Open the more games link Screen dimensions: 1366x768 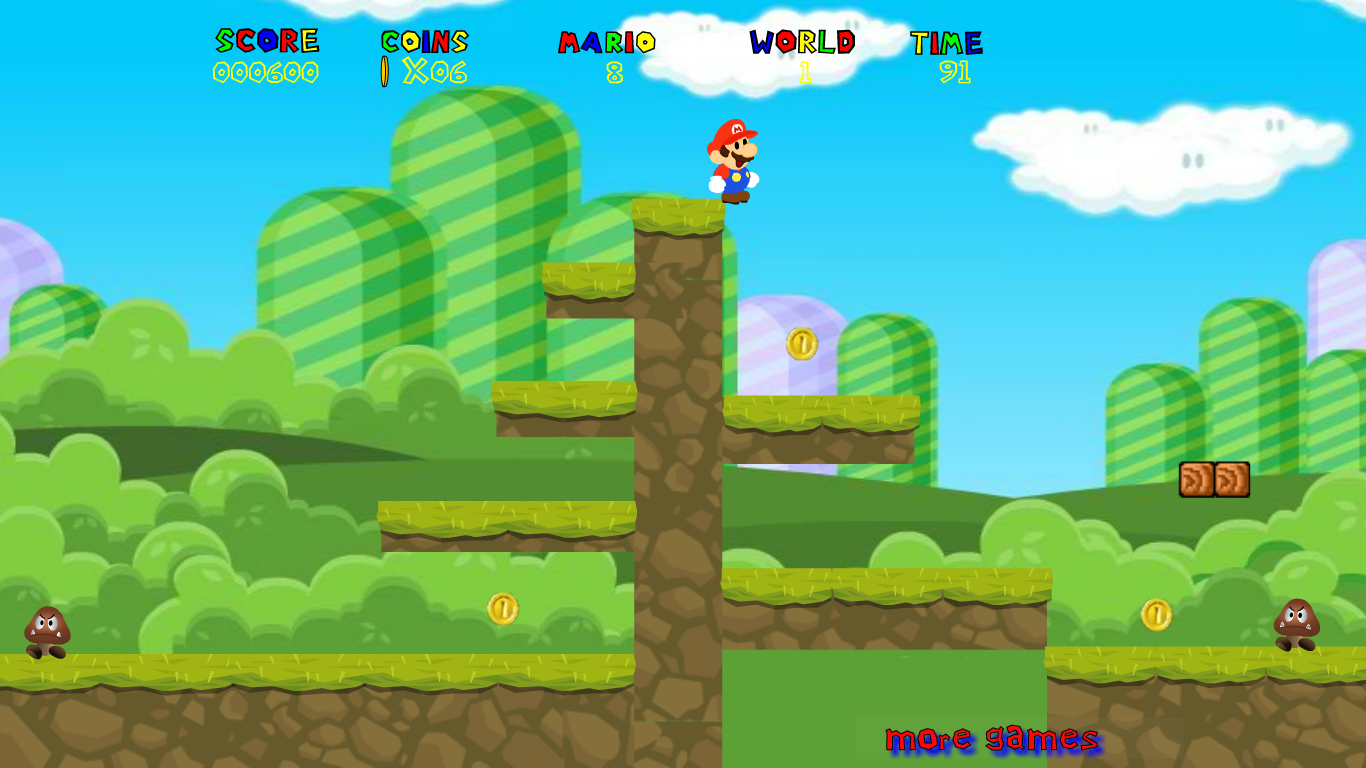coord(991,740)
